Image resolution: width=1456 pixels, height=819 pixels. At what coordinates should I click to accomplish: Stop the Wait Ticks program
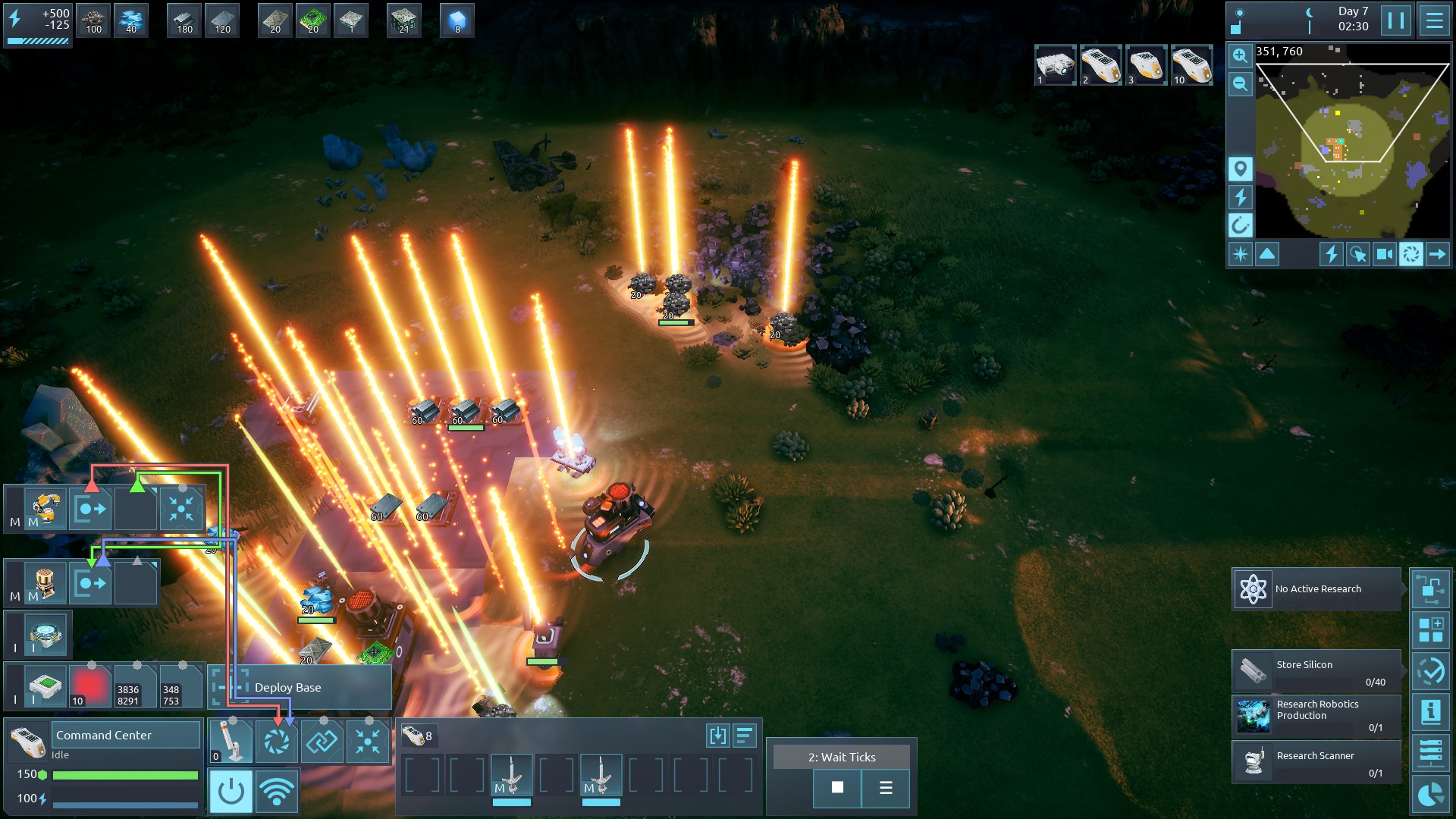click(x=837, y=788)
